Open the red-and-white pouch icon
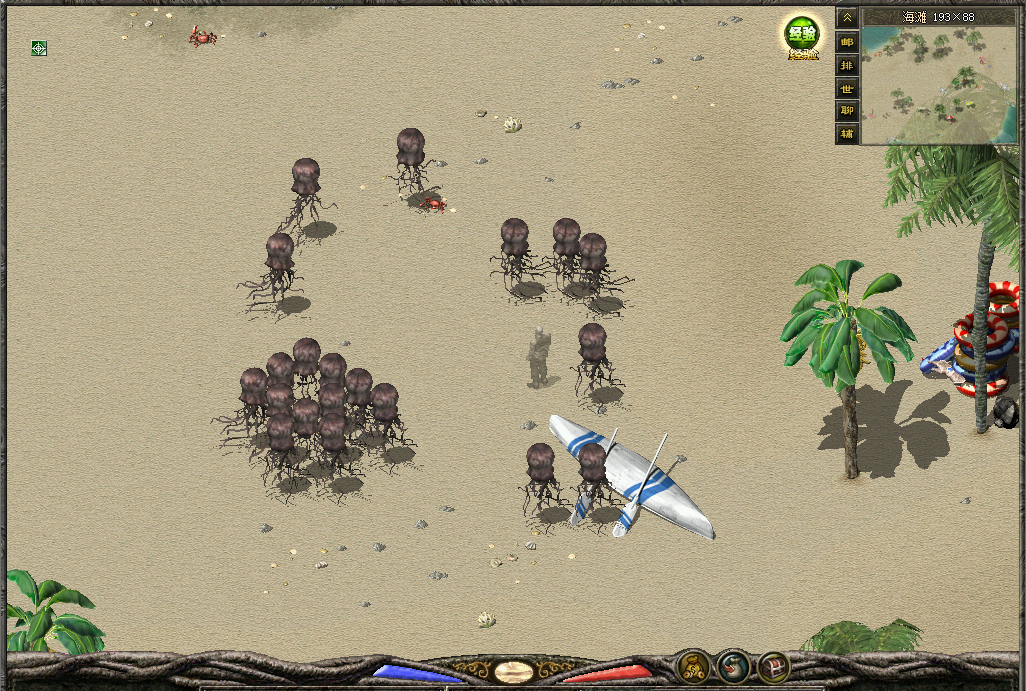 (733, 666)
